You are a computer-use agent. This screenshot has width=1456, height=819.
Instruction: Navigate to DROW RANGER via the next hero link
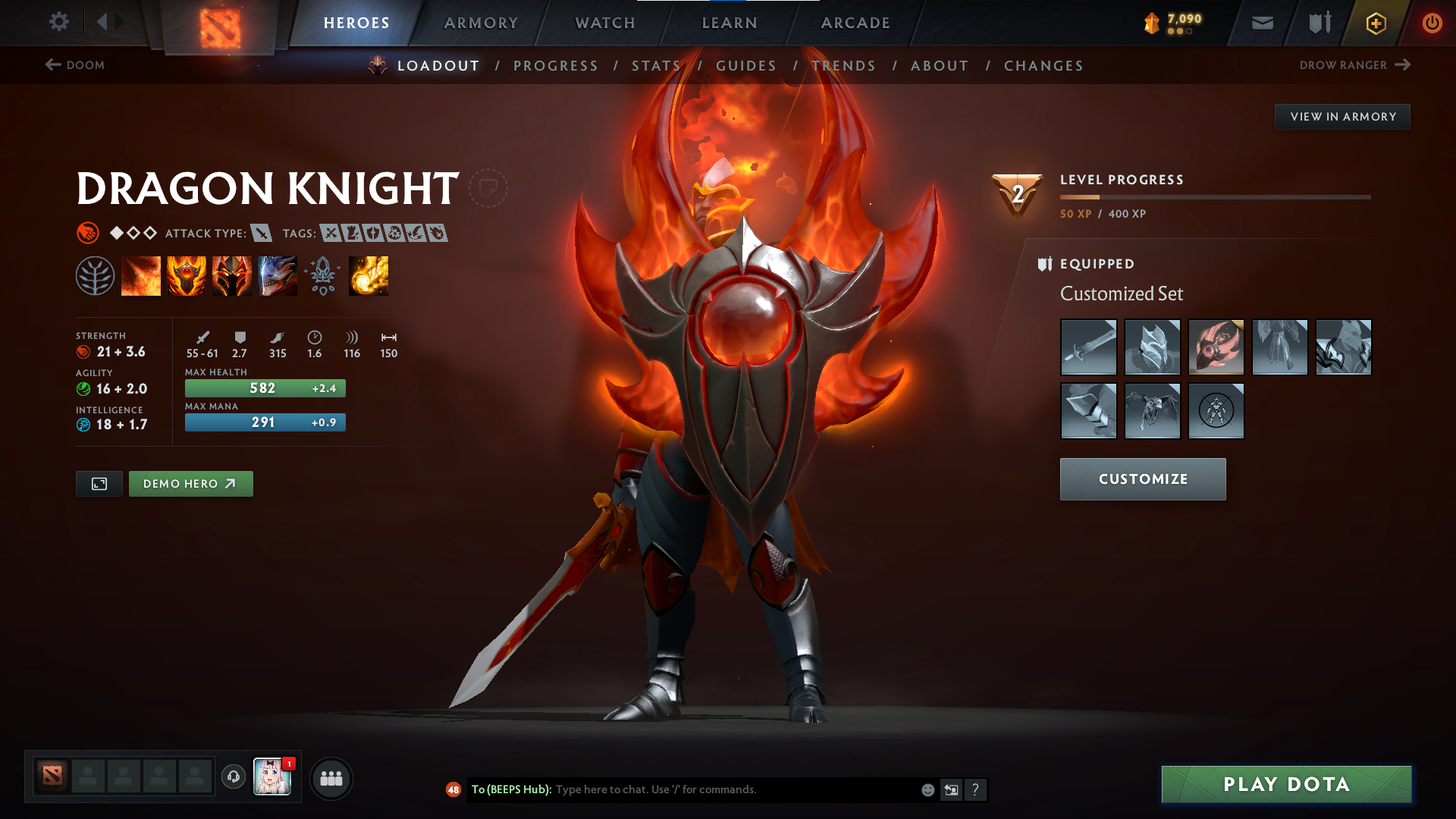point(1354,65)
